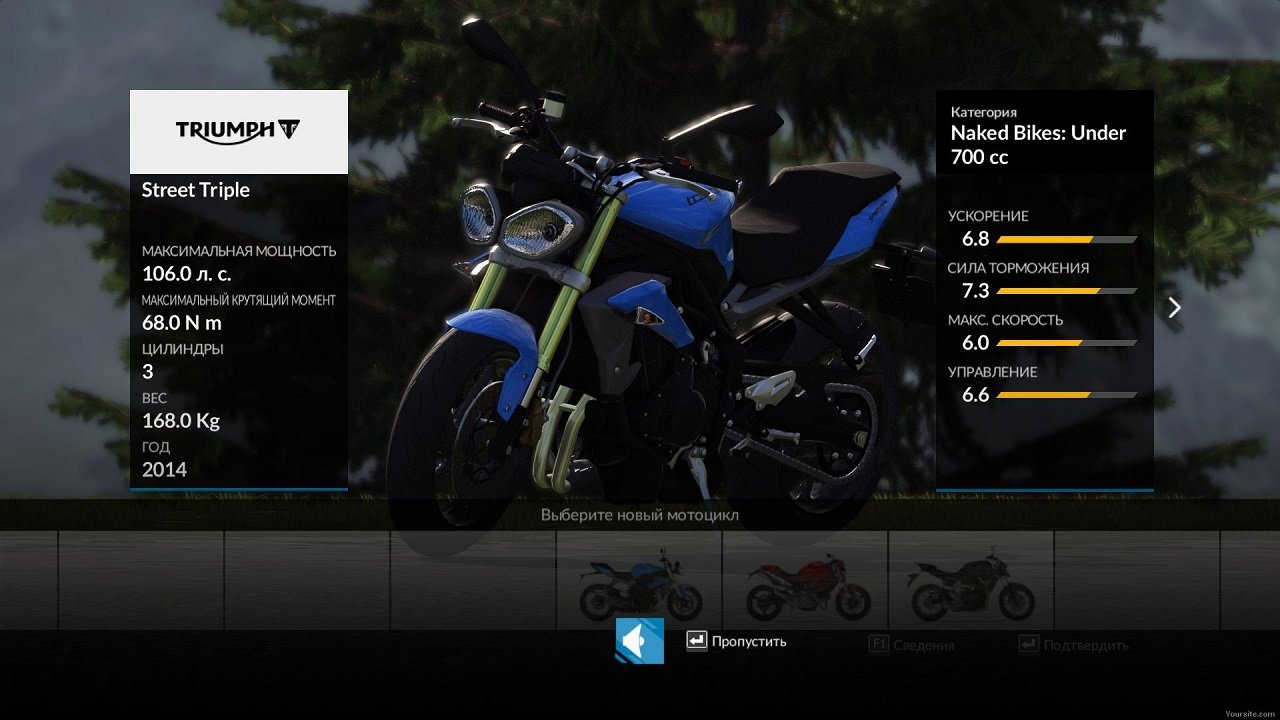
Task: Click the blue speaker sound icon
Action: (639, 641)
